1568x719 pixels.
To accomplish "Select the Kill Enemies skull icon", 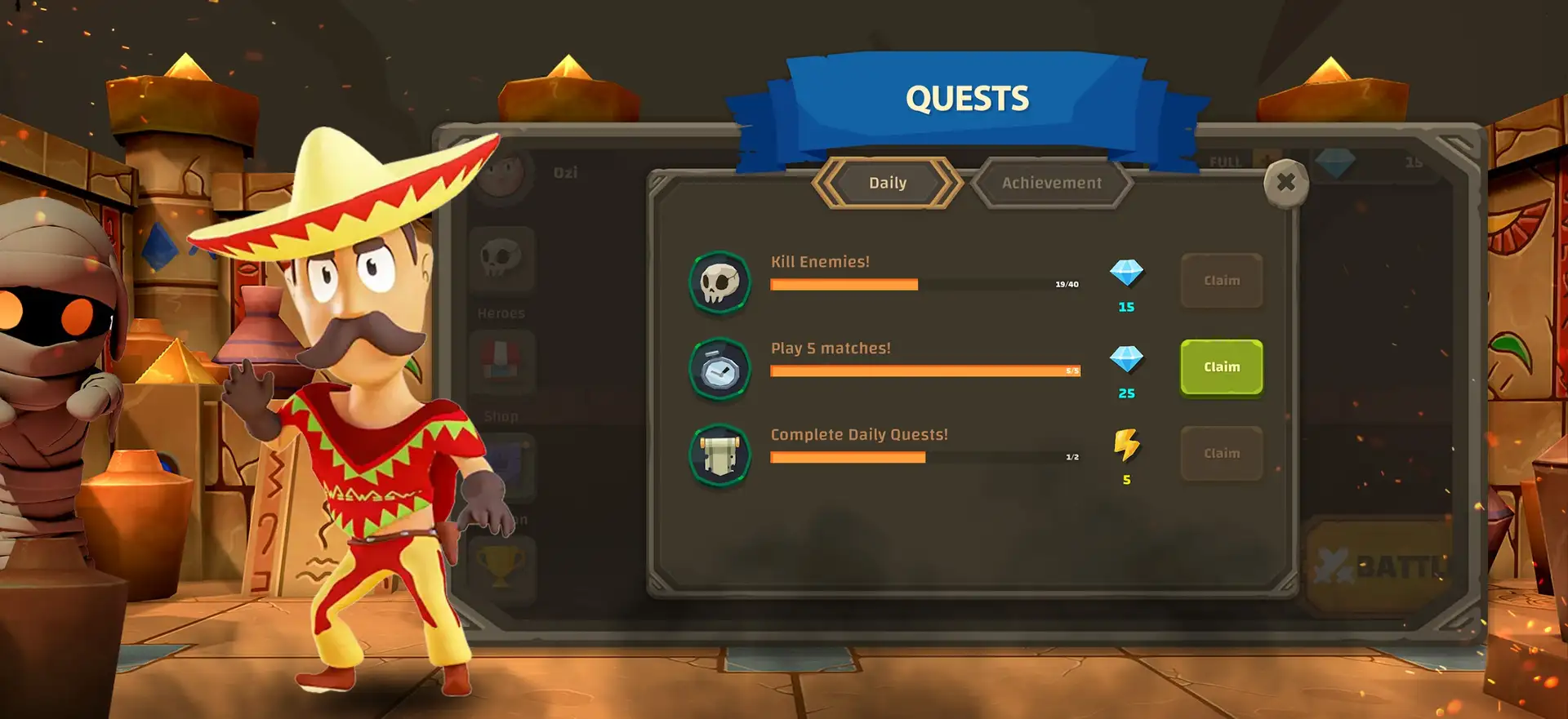I will tap(719, 282).
